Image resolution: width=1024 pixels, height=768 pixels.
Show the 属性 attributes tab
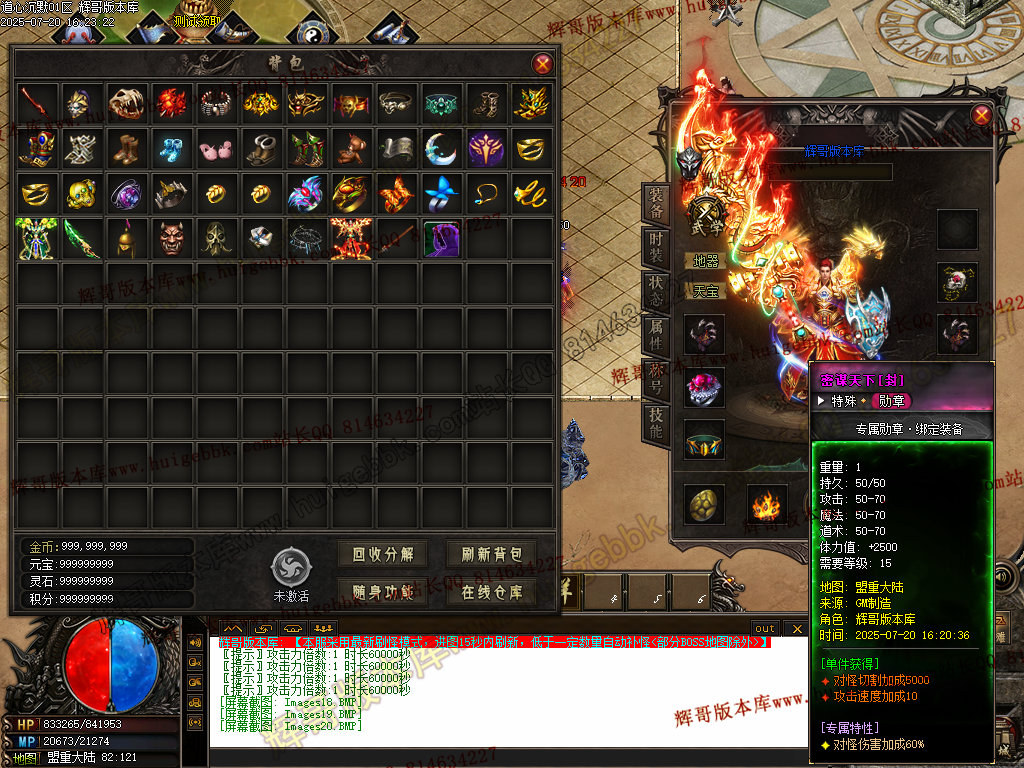[x=655, y=334]
